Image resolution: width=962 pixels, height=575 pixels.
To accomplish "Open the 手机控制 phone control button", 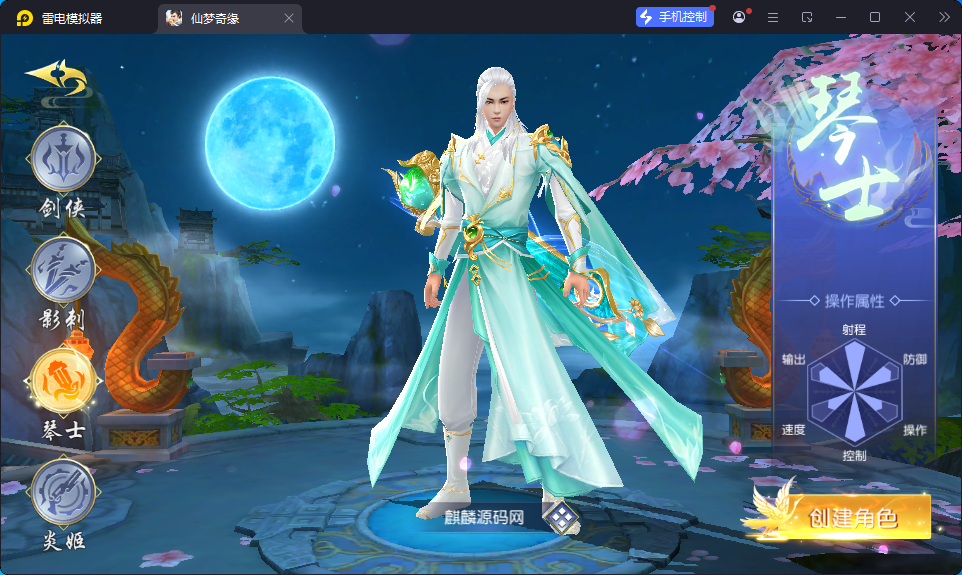I will [675, 17].
